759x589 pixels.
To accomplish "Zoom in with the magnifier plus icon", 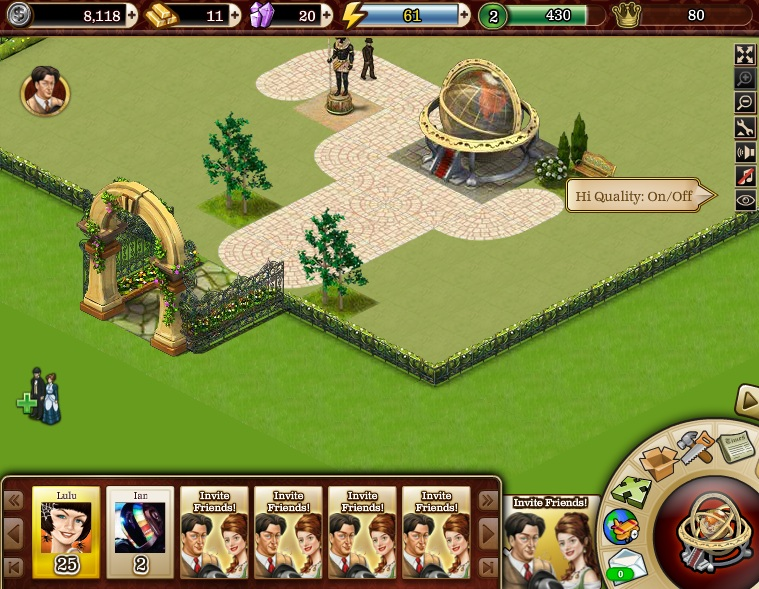I will [745, 79].
